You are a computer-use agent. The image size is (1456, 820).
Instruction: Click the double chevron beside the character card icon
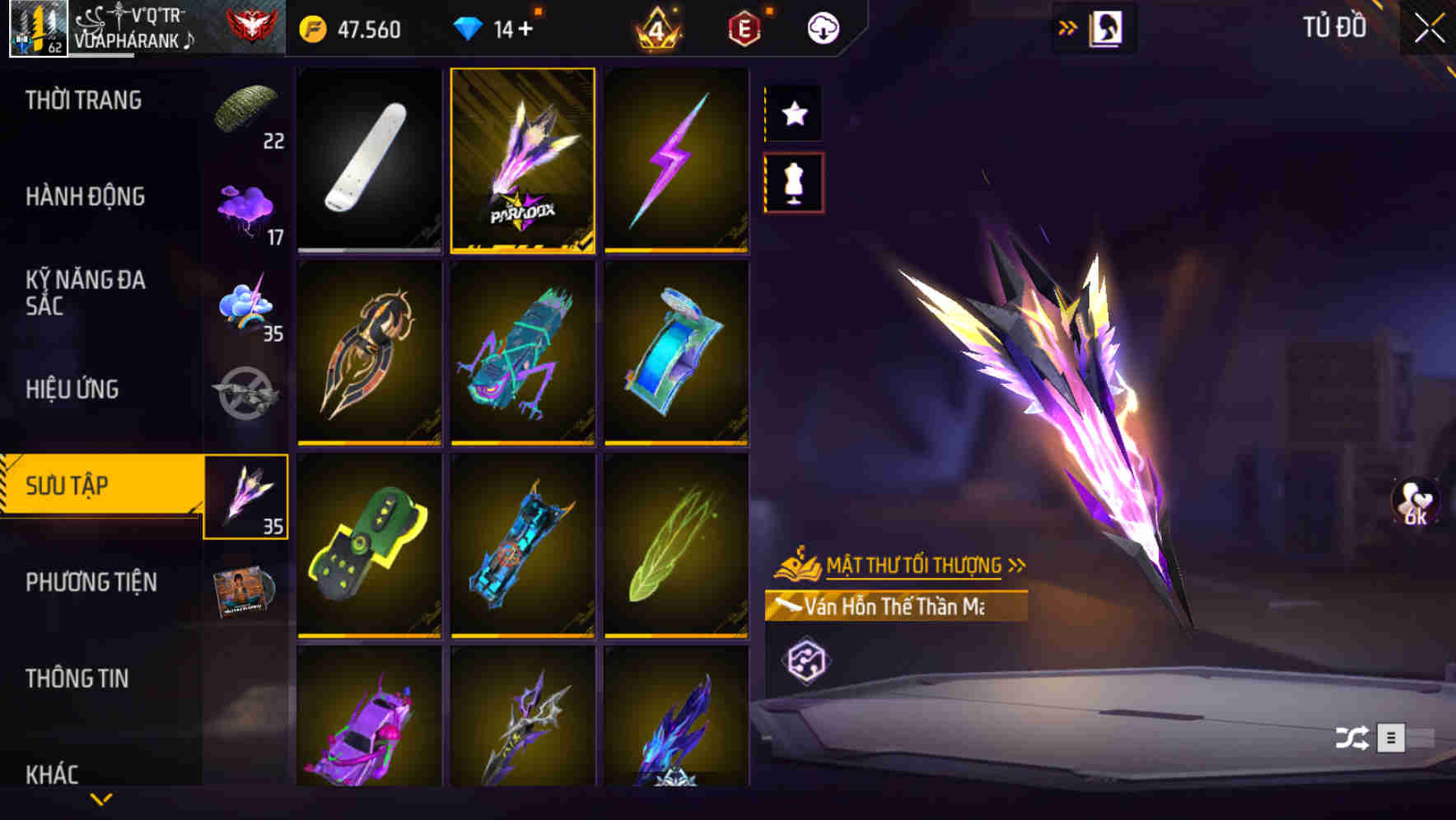[1069, 26]
